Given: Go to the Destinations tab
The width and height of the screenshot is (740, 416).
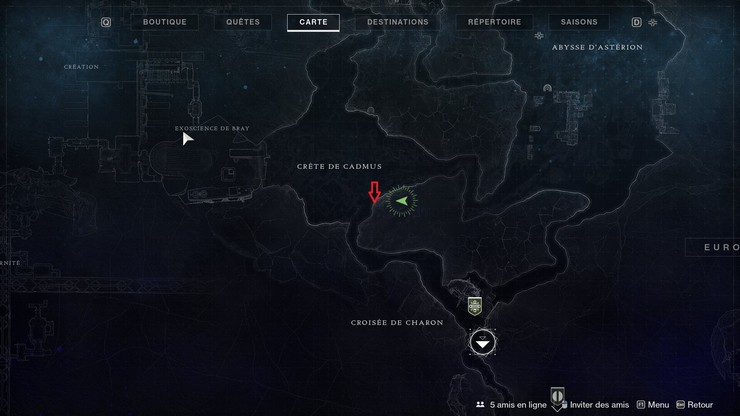Looking at the screenshot, I should coord(397,22).
